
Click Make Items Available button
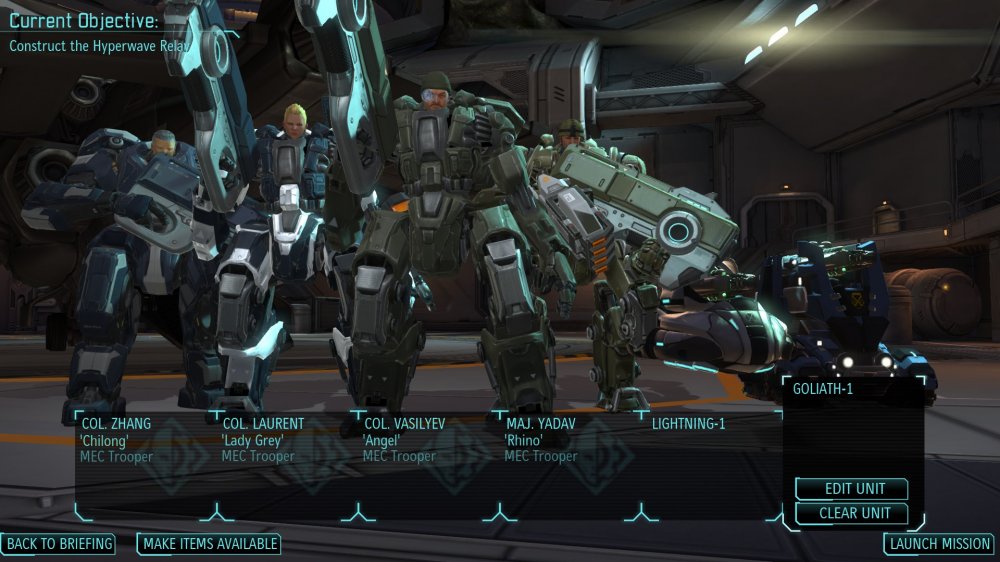point(208,544)
